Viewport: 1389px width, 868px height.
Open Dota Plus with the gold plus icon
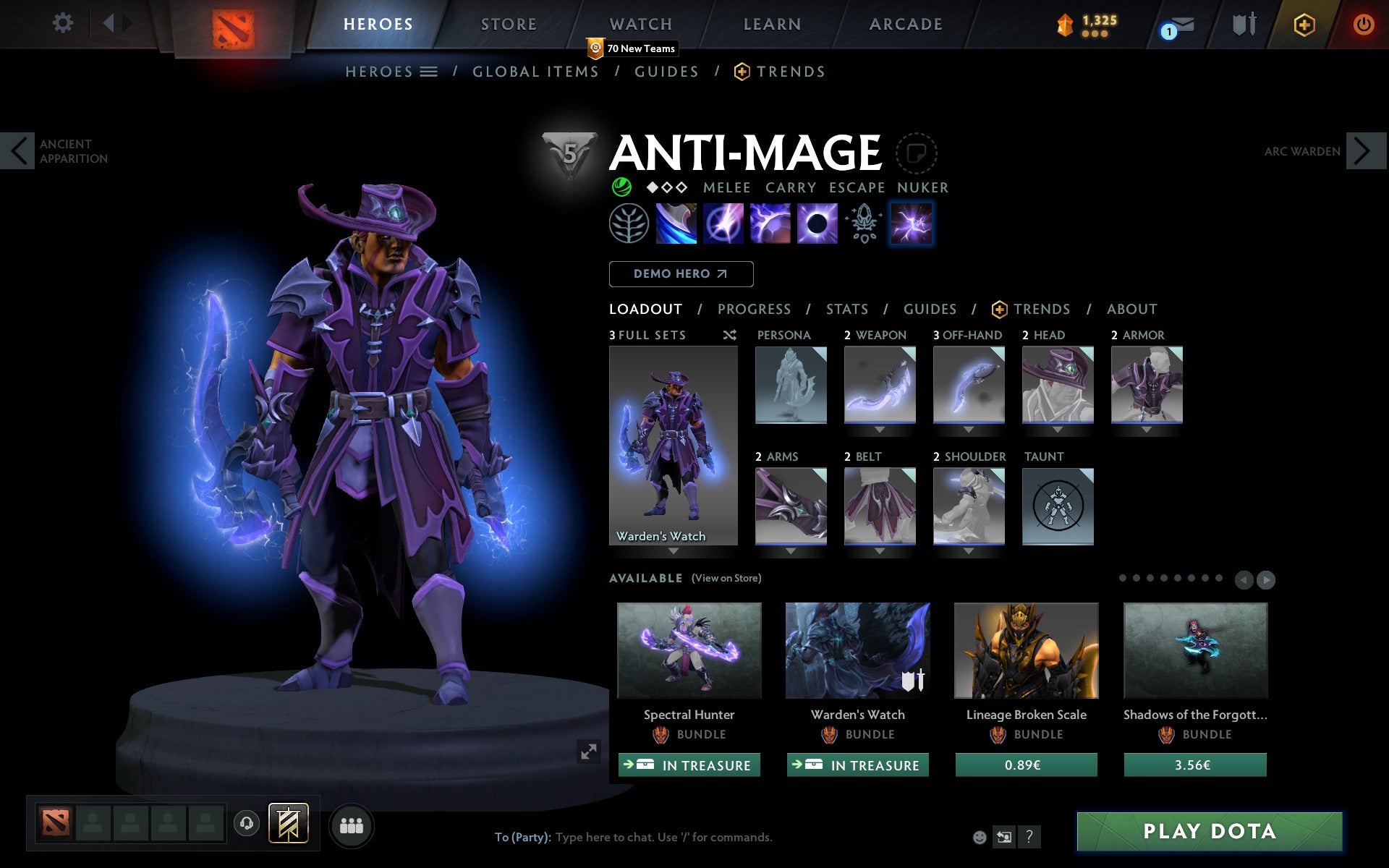(x=1302, y=24)
